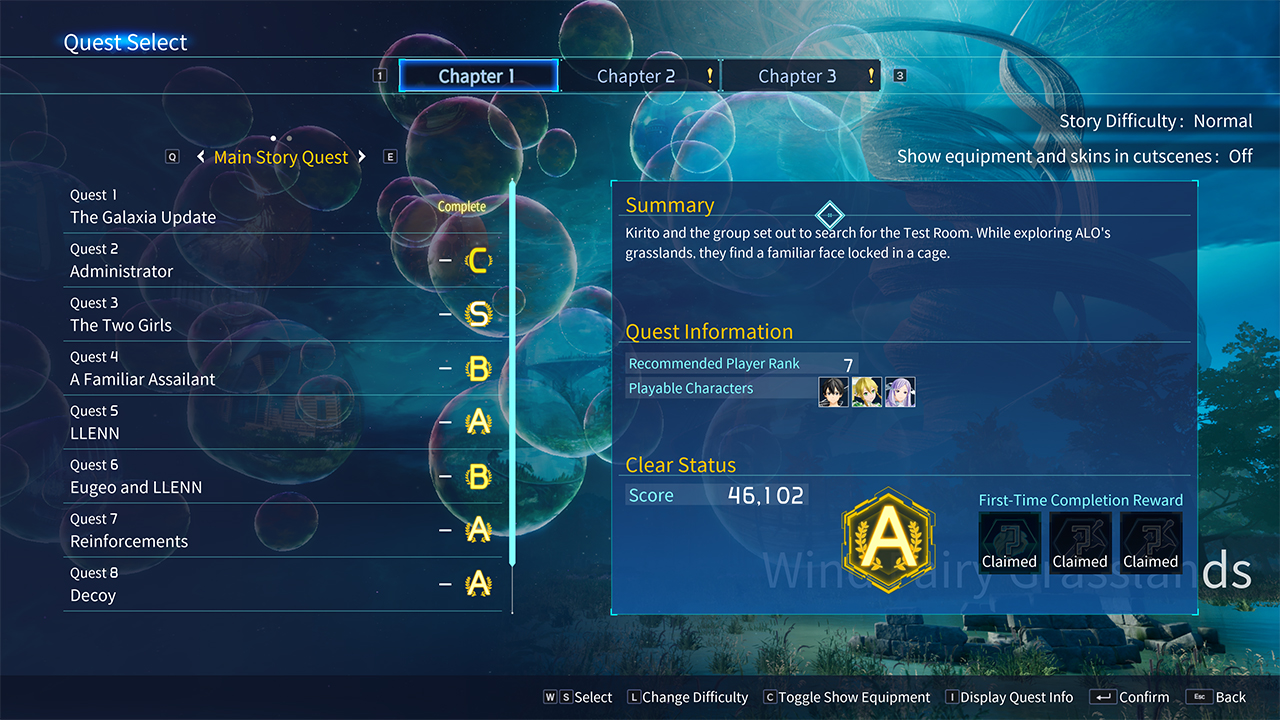Image resolution: width=1280 pixels, height=720 pixels.
Task: Select the Chapter 3 tab
Action: (797, 76)
